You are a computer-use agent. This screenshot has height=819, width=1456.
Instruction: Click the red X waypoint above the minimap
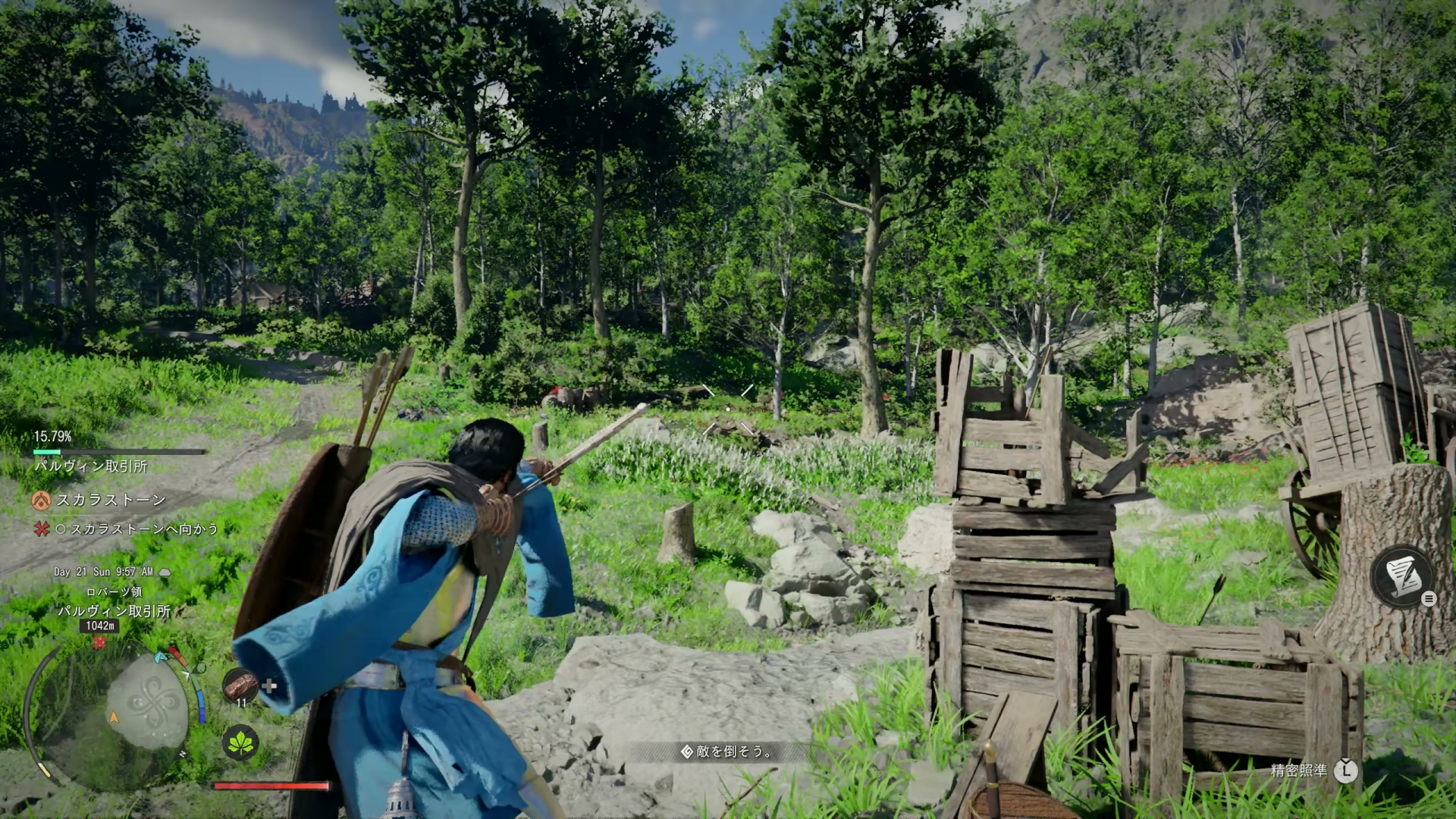(99, 642)
